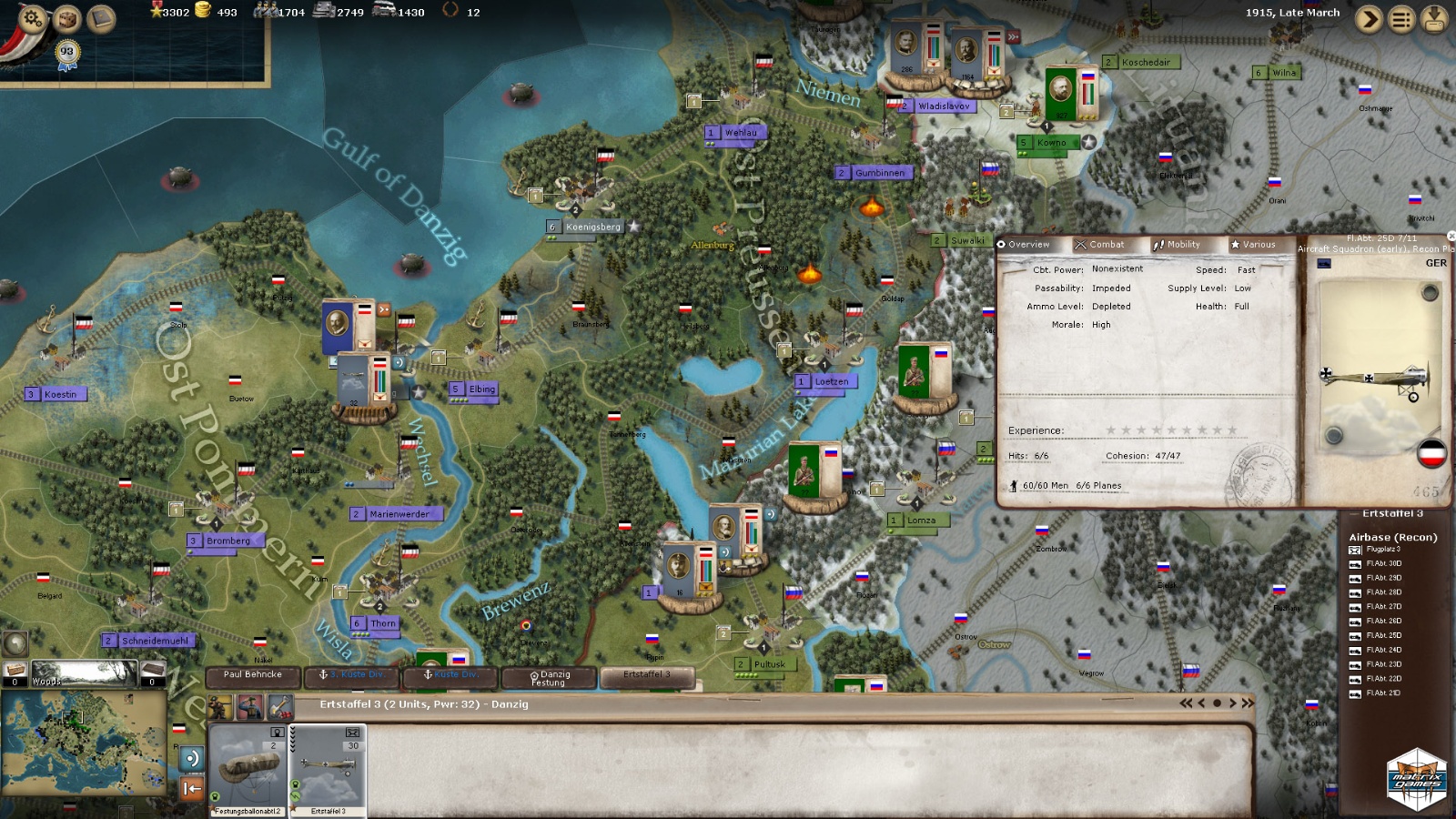The height and width of the screenshot is (819, 1456).
Task: Click the dynamite and shovel special orders icon
Action: click(279, 706)
